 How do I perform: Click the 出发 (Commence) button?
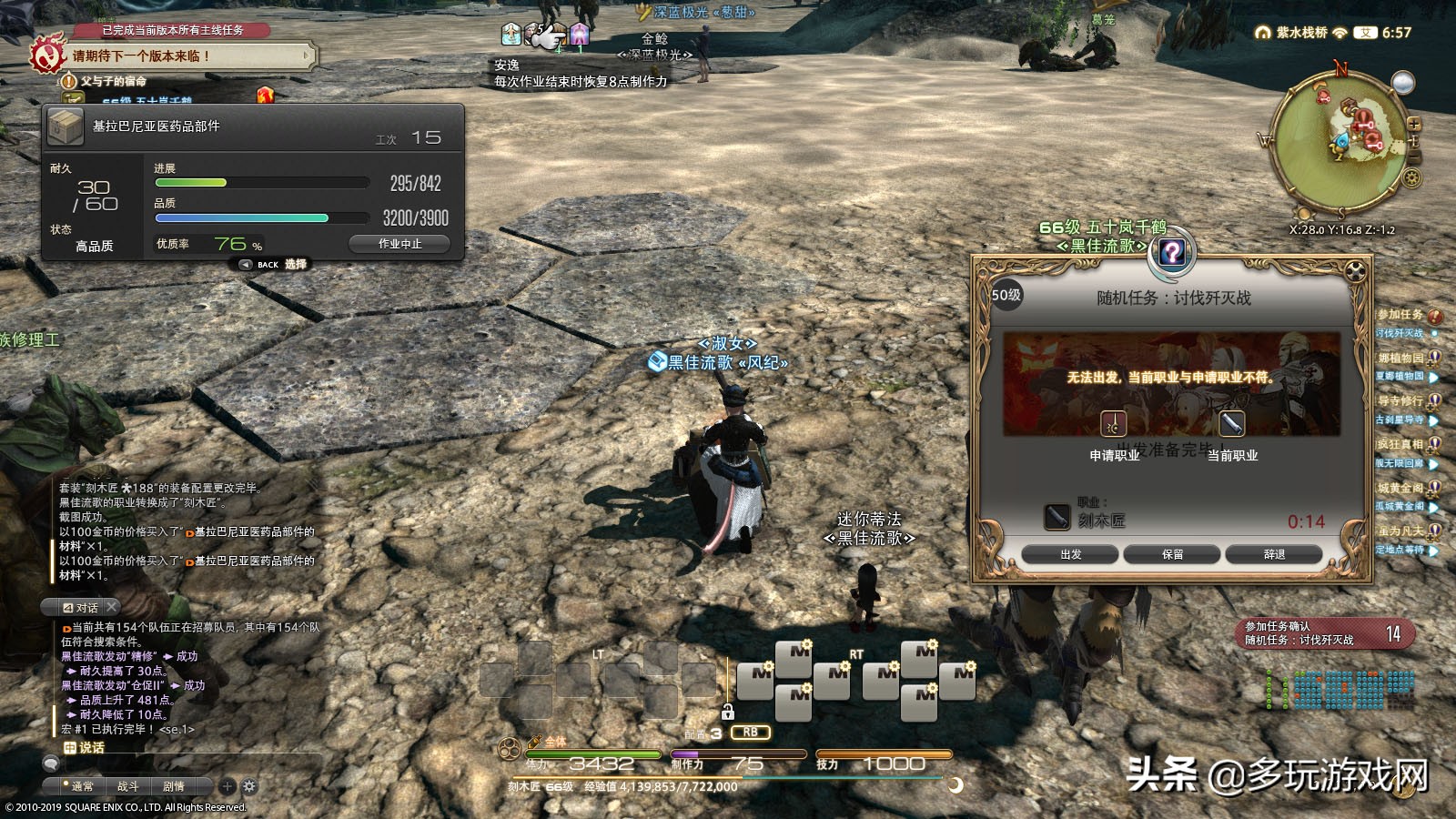tap(1071, 554)
